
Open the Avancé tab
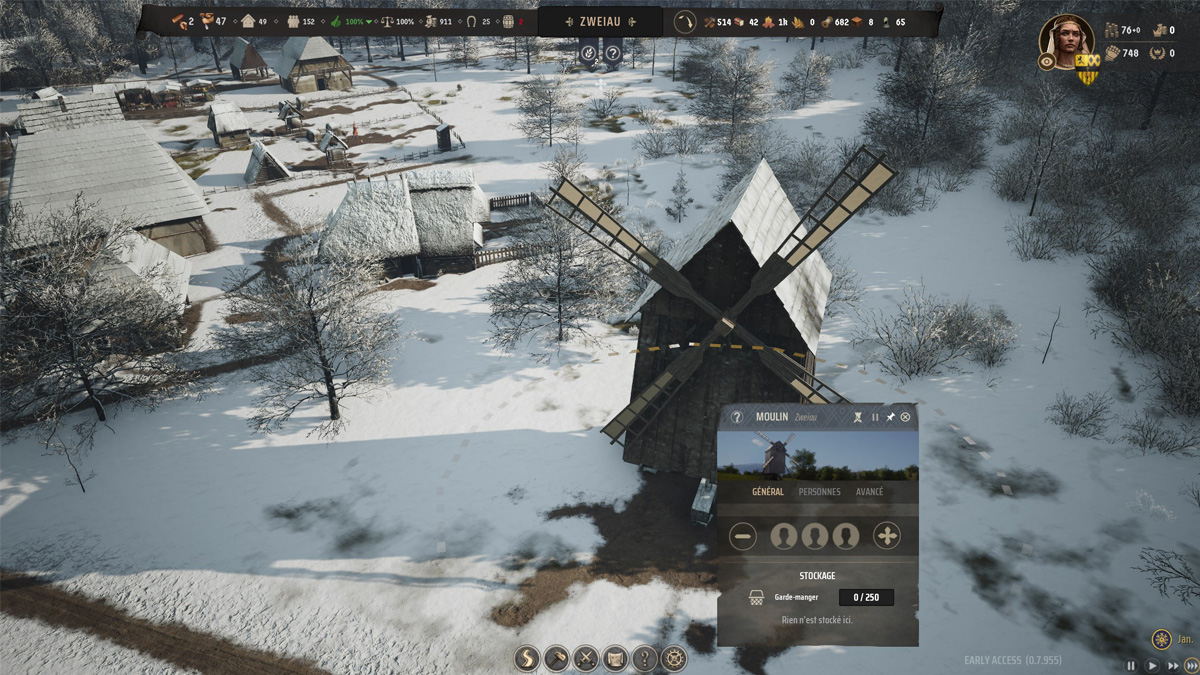coord(869,492)
